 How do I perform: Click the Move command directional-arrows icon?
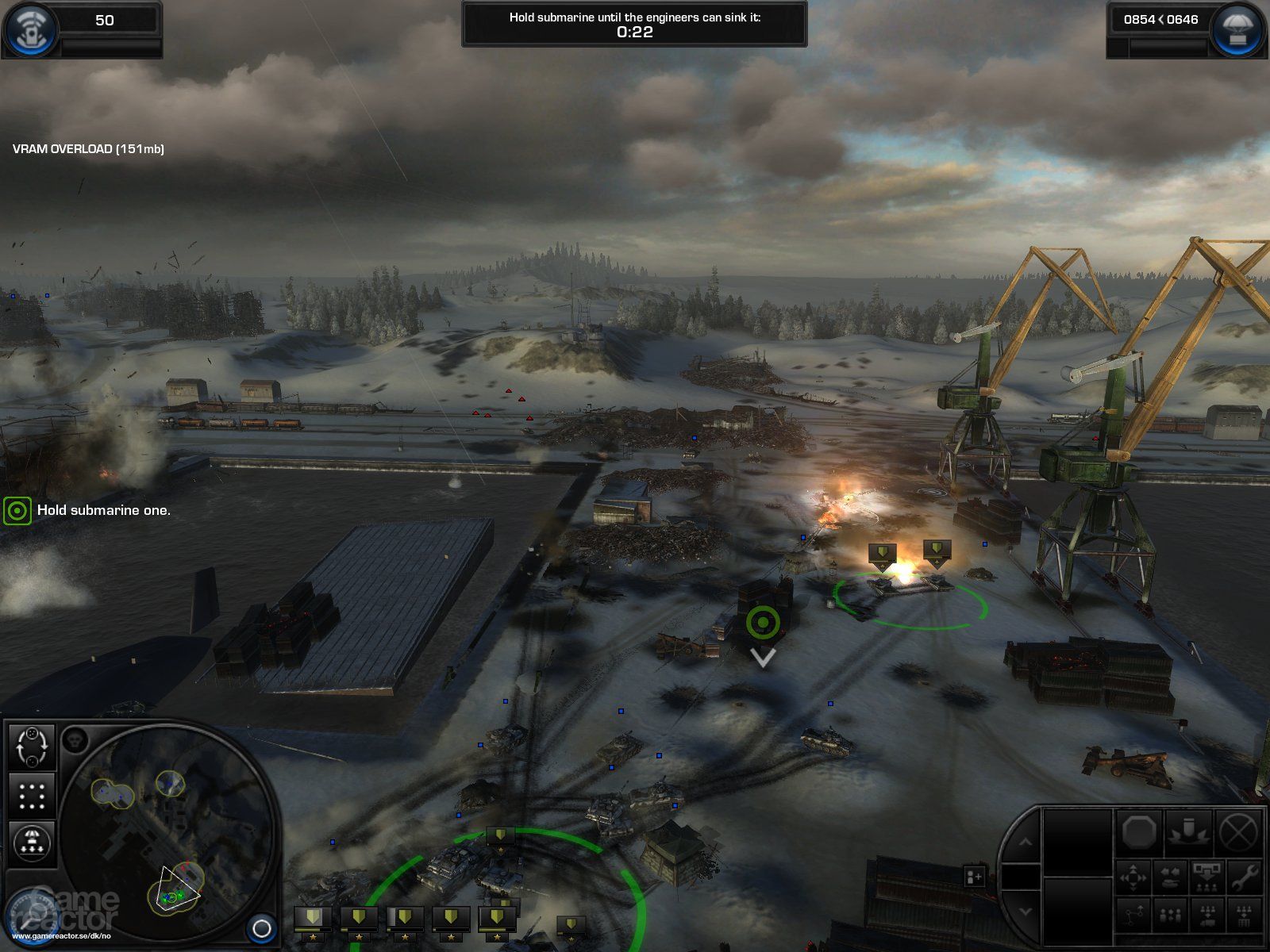pos(1133,877)
